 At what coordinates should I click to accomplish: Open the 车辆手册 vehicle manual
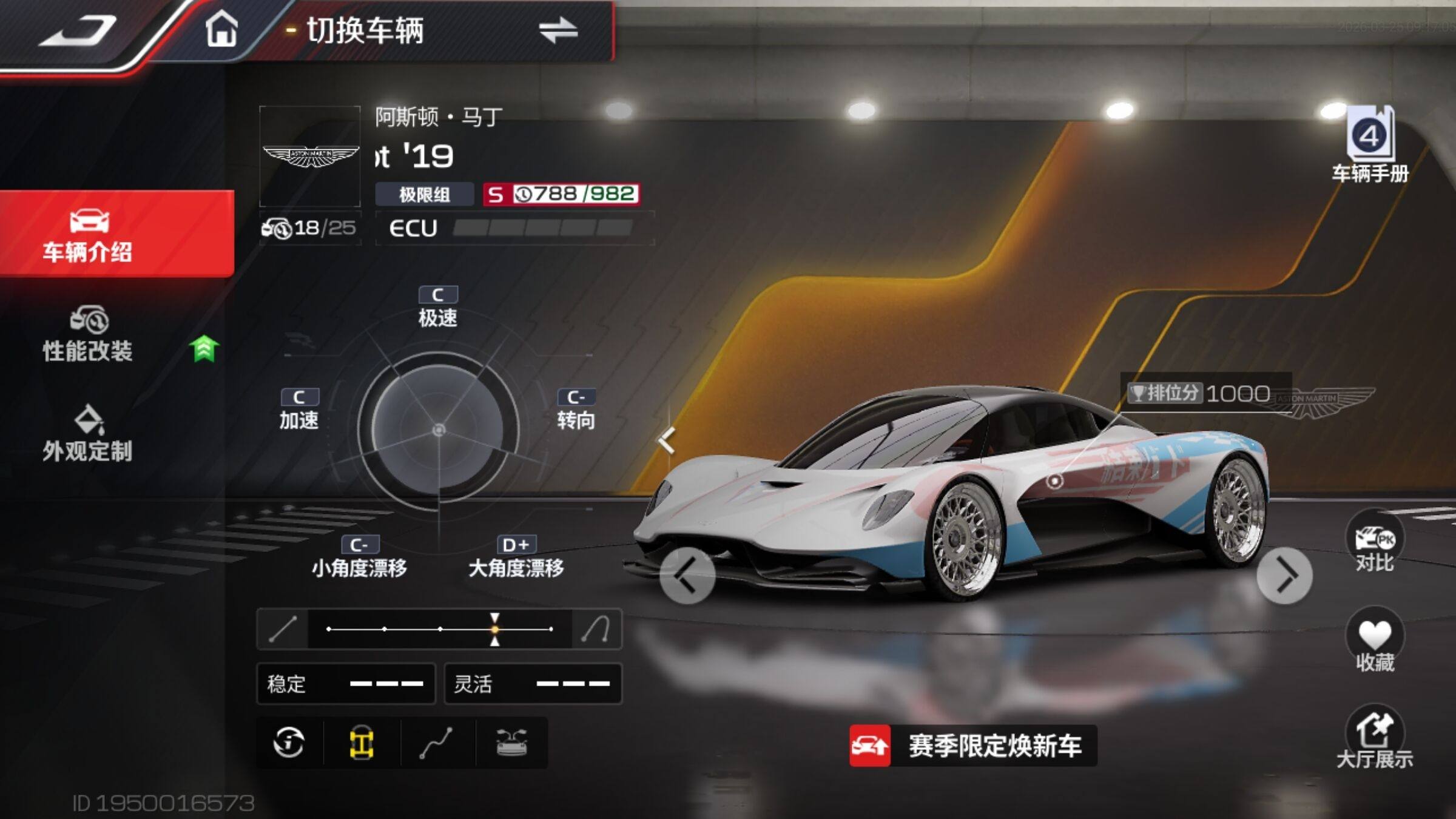(1370, 144)
